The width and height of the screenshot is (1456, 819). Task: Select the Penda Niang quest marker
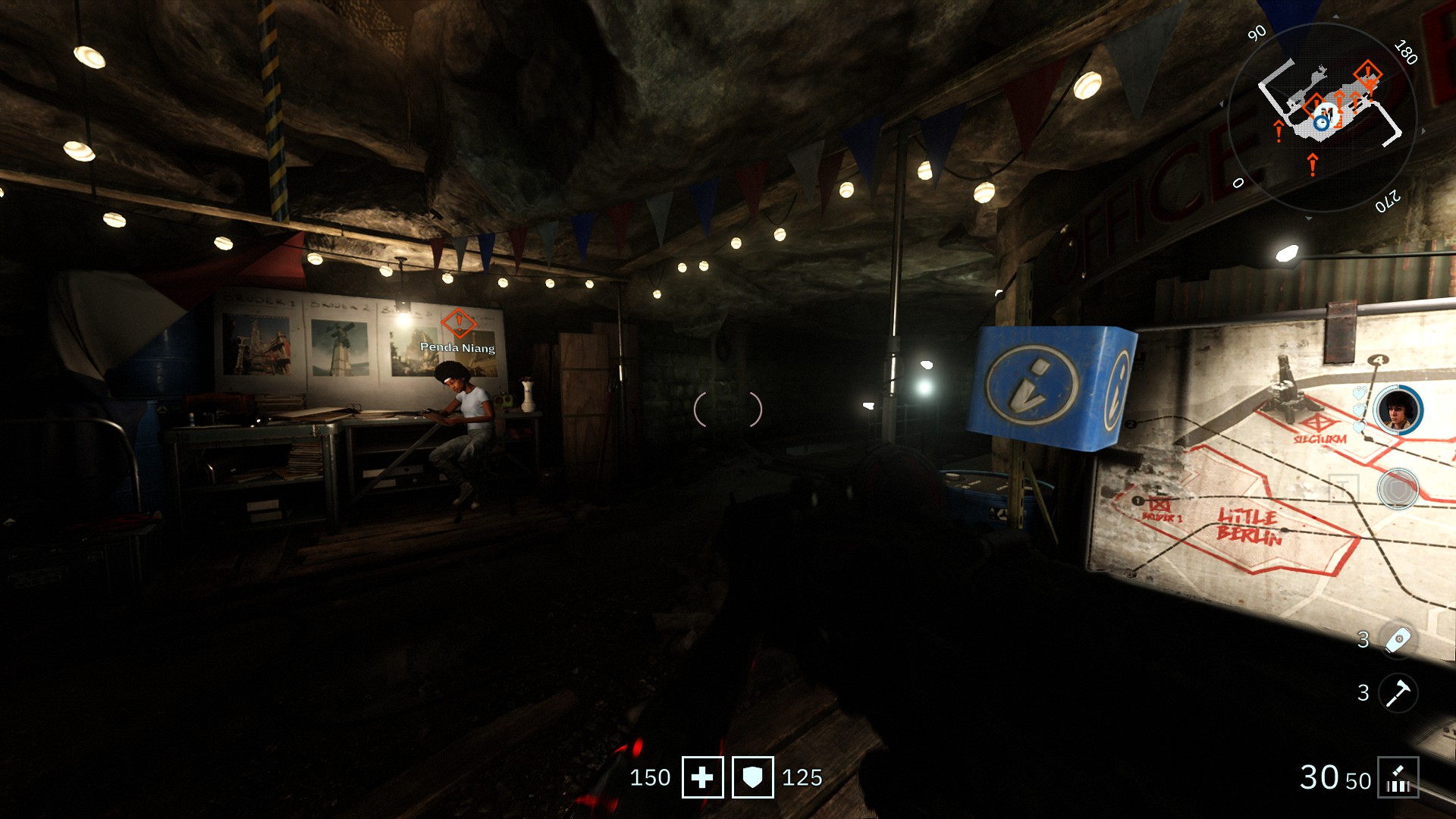point(458,323)
